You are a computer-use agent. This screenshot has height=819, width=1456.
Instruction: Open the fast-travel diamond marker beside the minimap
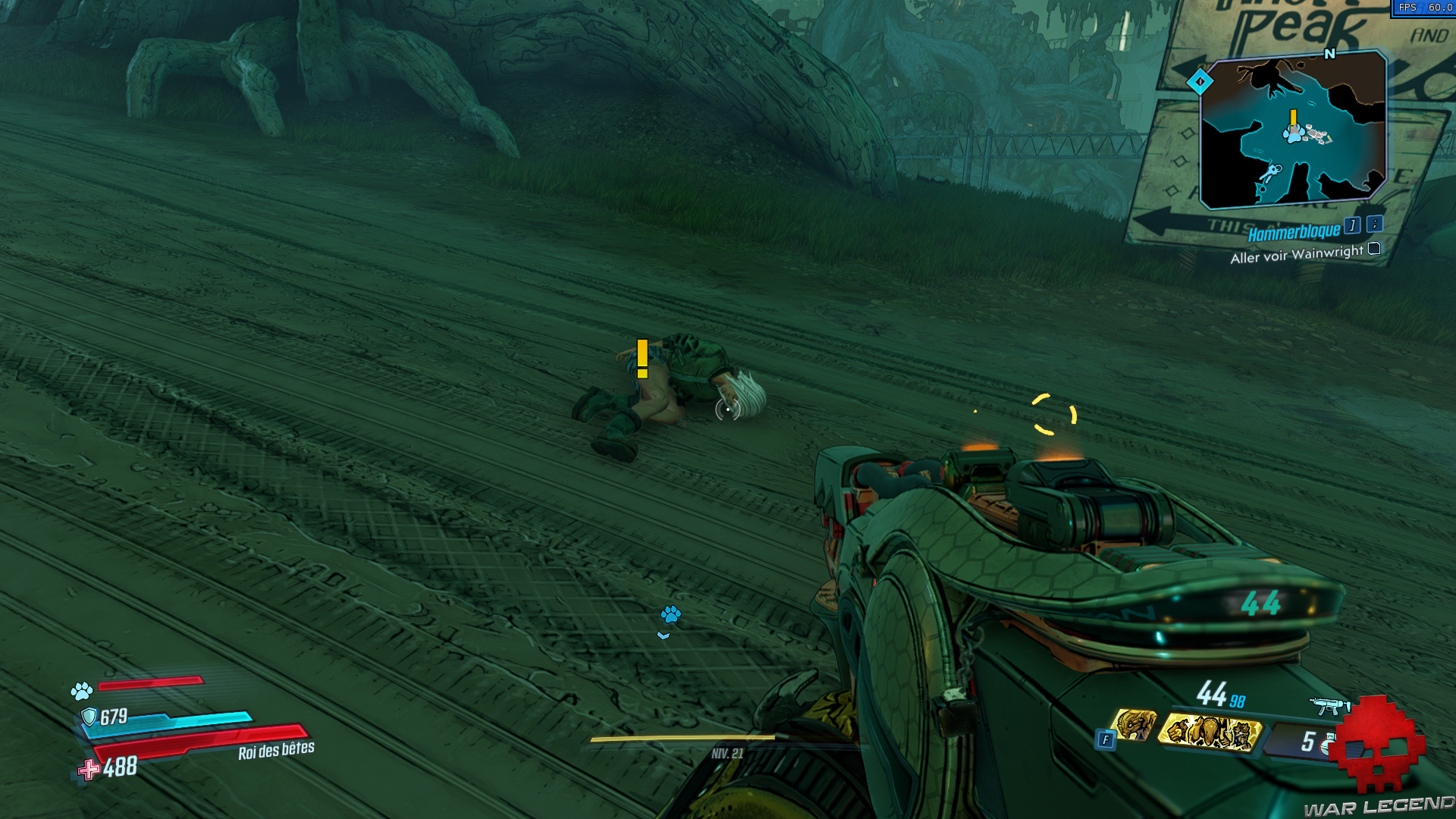tap(1200, 82)
